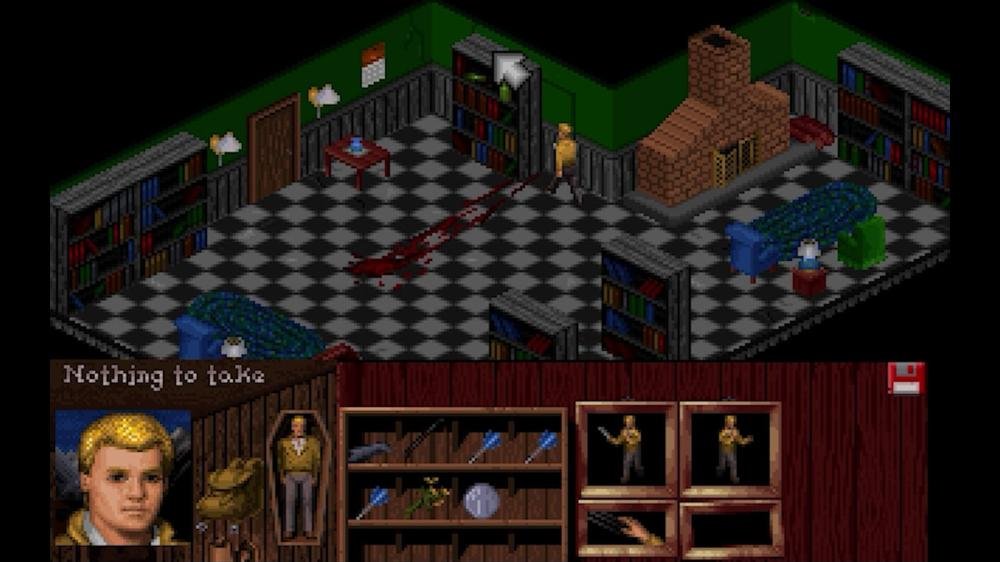Choose the standing character picture frame
The width and height of the screenshot is (1000, 562).
(x=730, y=447)
